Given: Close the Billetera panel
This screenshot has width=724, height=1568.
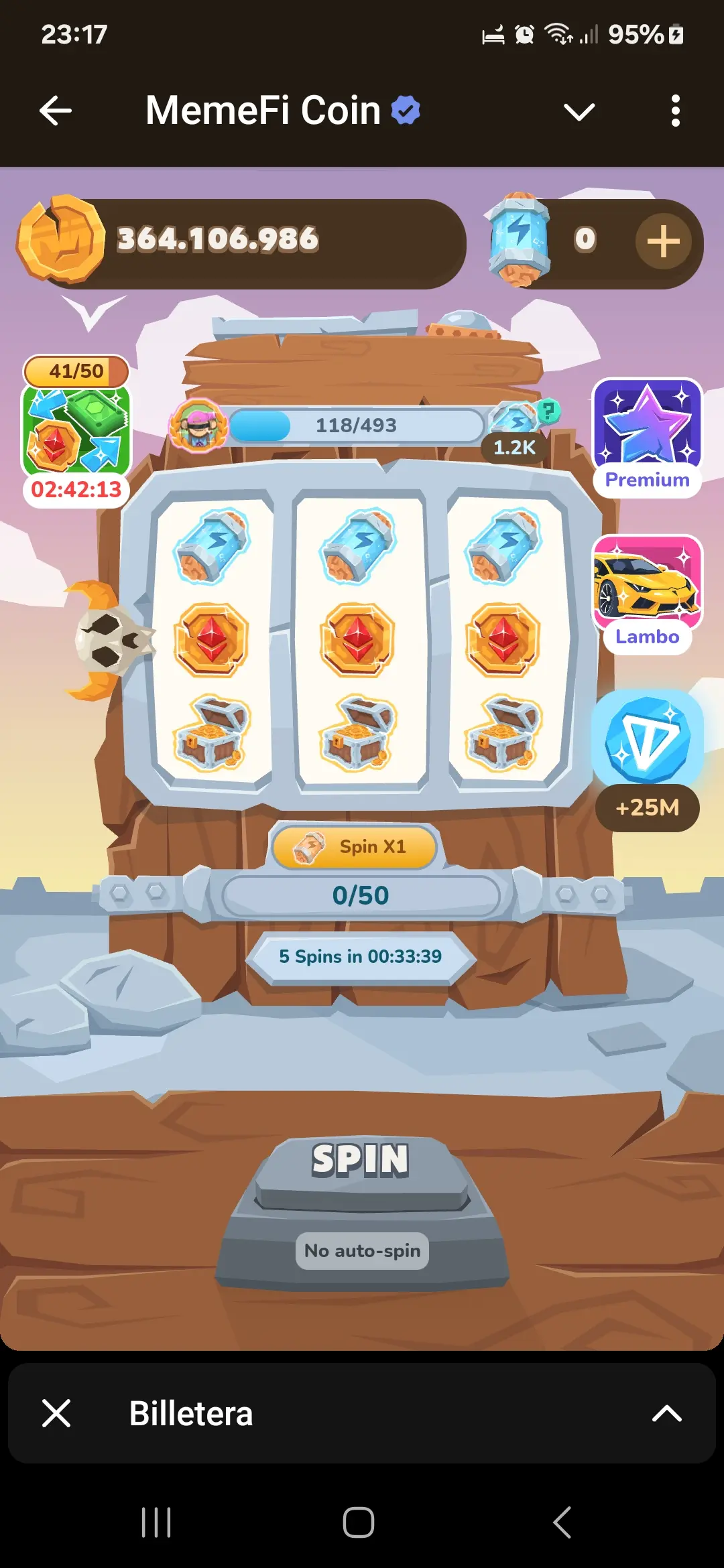Looking at the screenshot, I should pyautogui.click(x=56, y=1413).
